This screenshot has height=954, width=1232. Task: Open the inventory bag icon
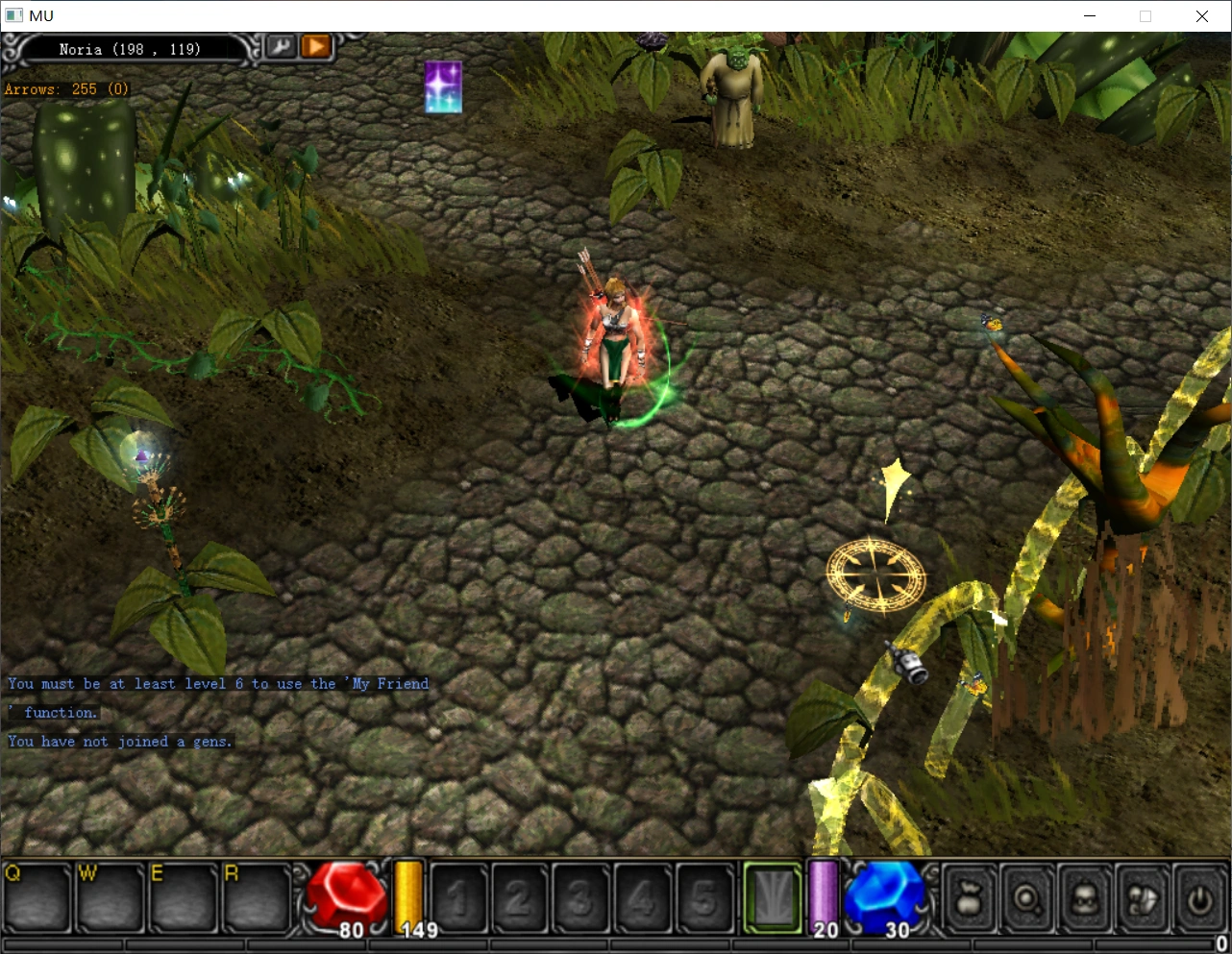point(970,899)
